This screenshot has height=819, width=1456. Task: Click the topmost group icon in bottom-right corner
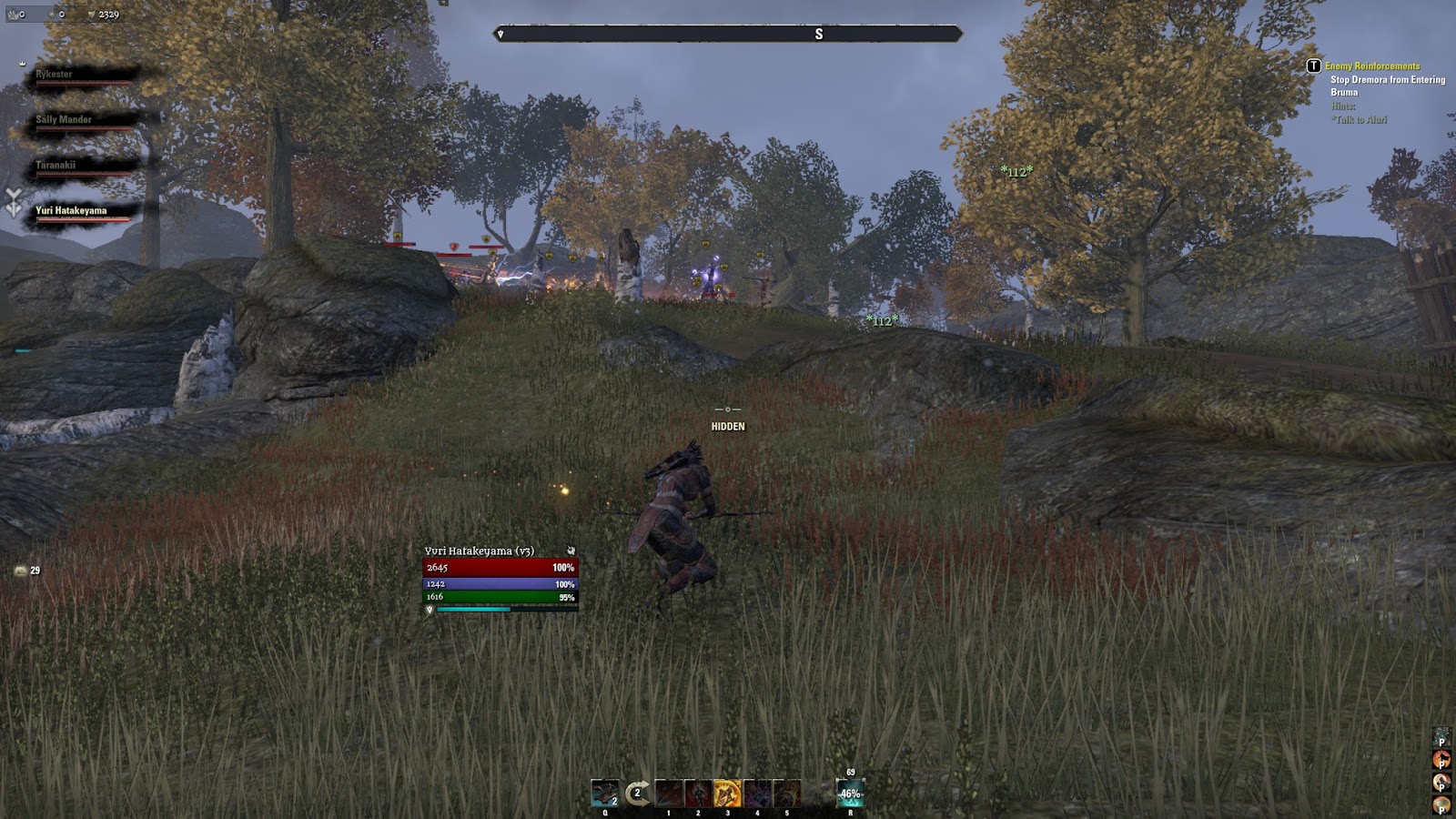(1441, 736)
